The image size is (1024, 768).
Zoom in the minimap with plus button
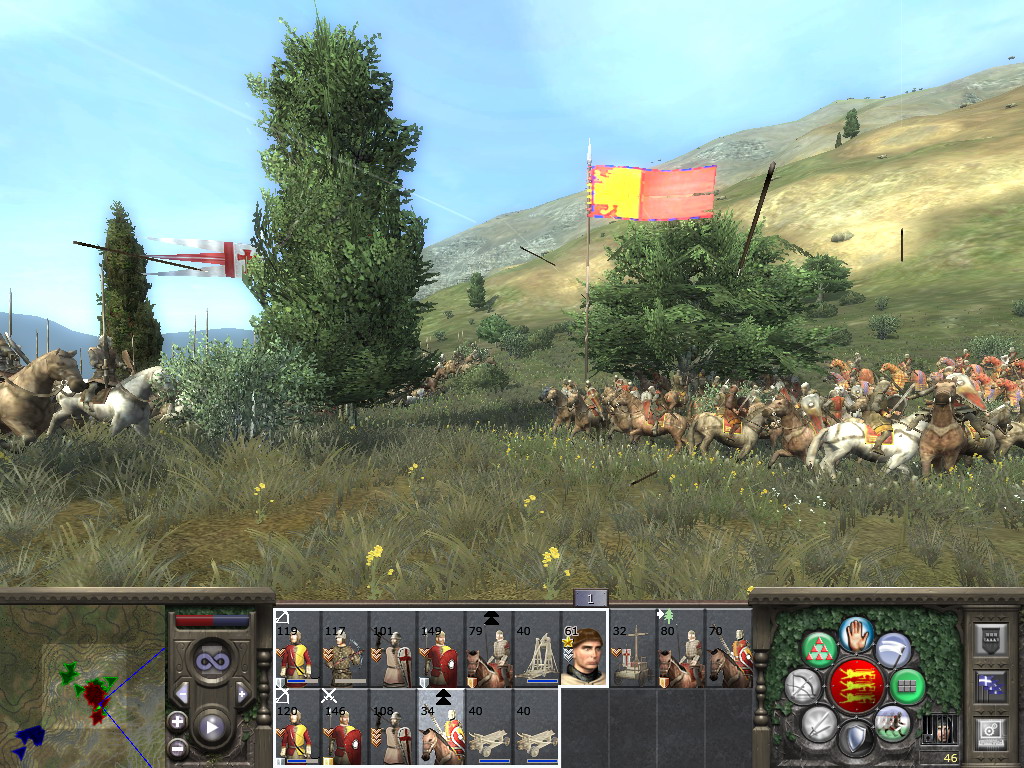coord(178,721)
